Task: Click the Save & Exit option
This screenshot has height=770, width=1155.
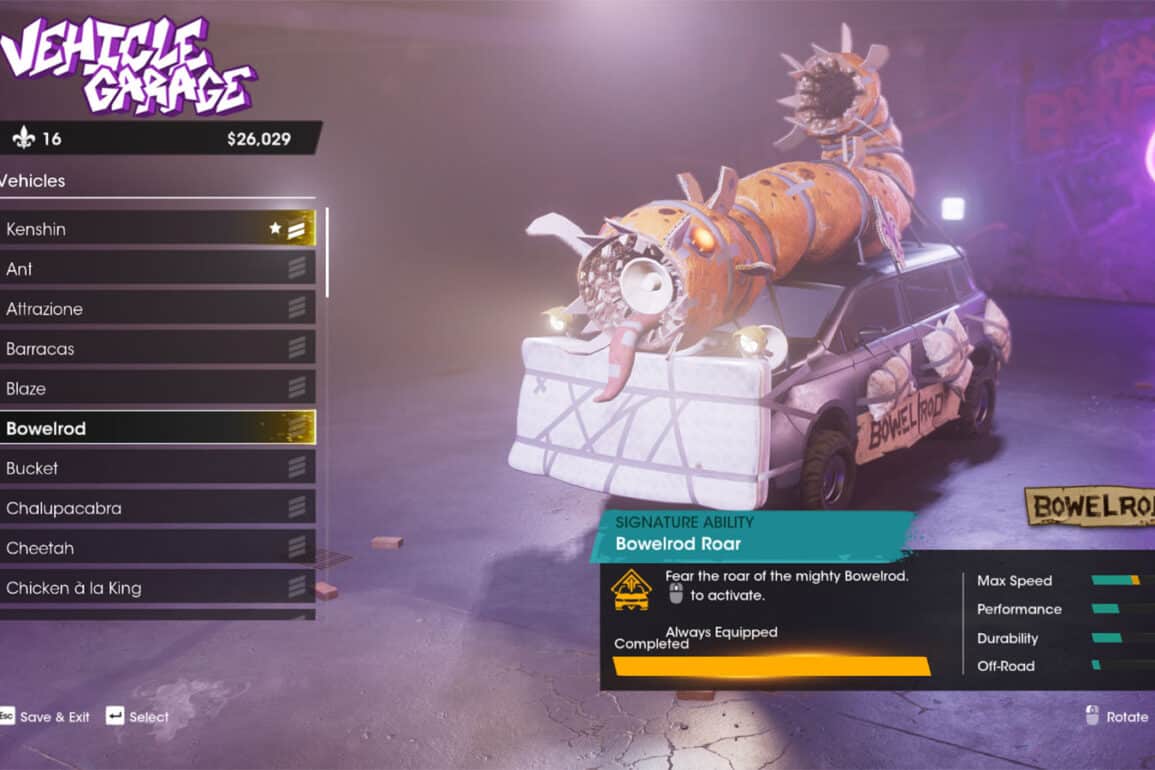Action: click(45, 717)
